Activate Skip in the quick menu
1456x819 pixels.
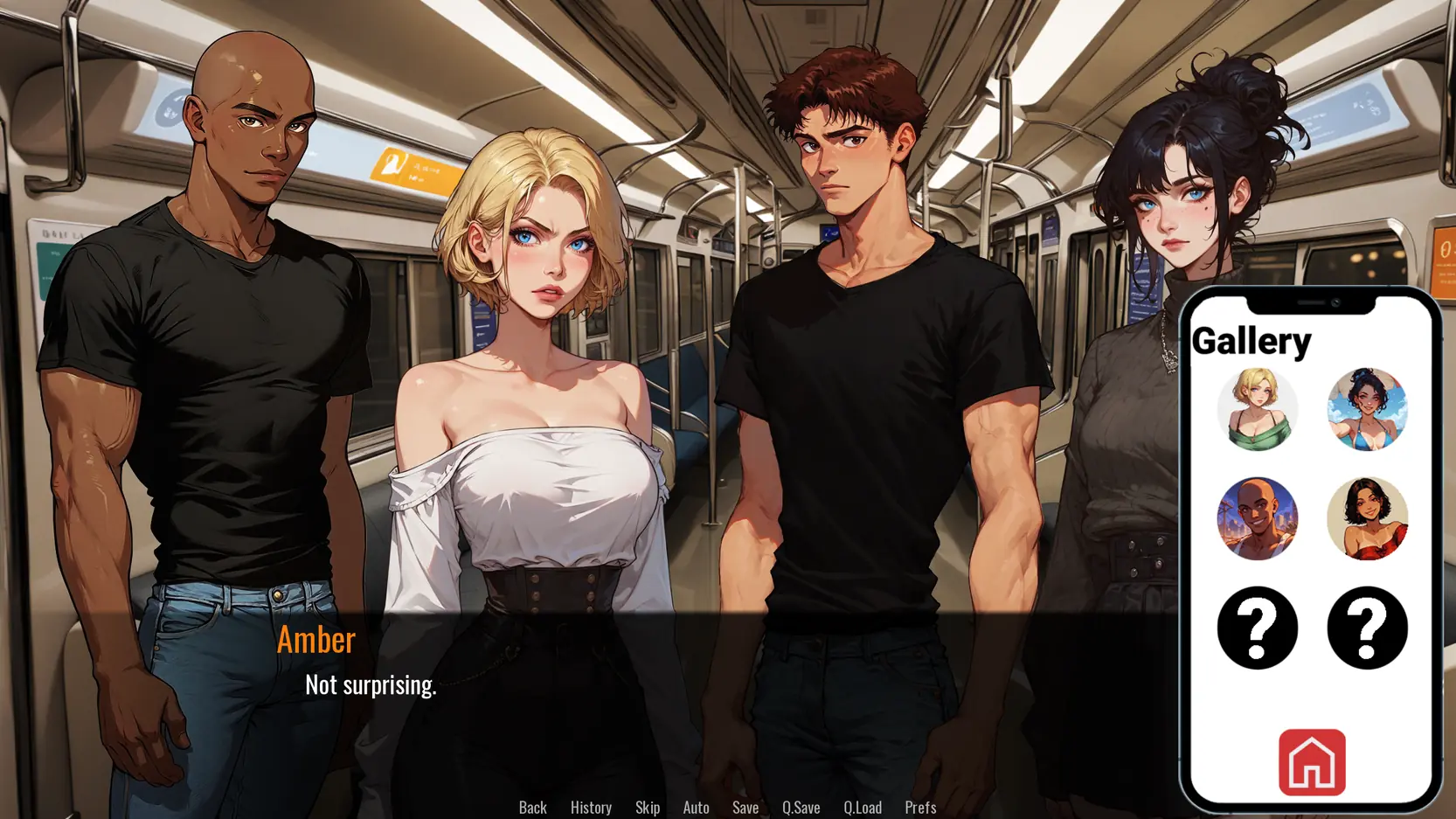click(x=648, y=807)
